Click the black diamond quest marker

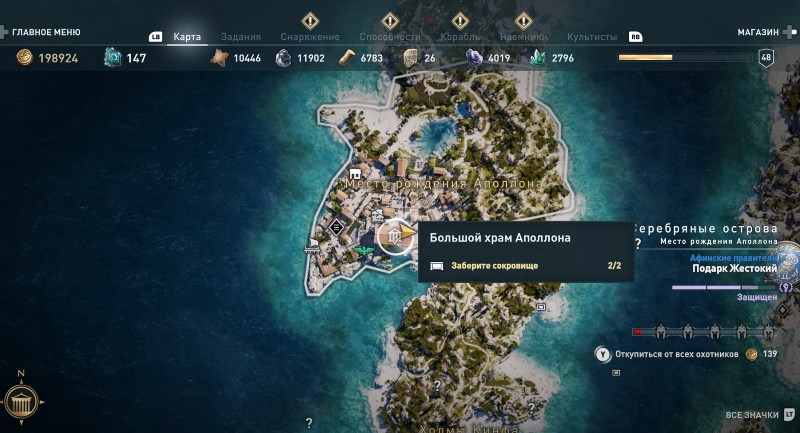pos(336,227)
